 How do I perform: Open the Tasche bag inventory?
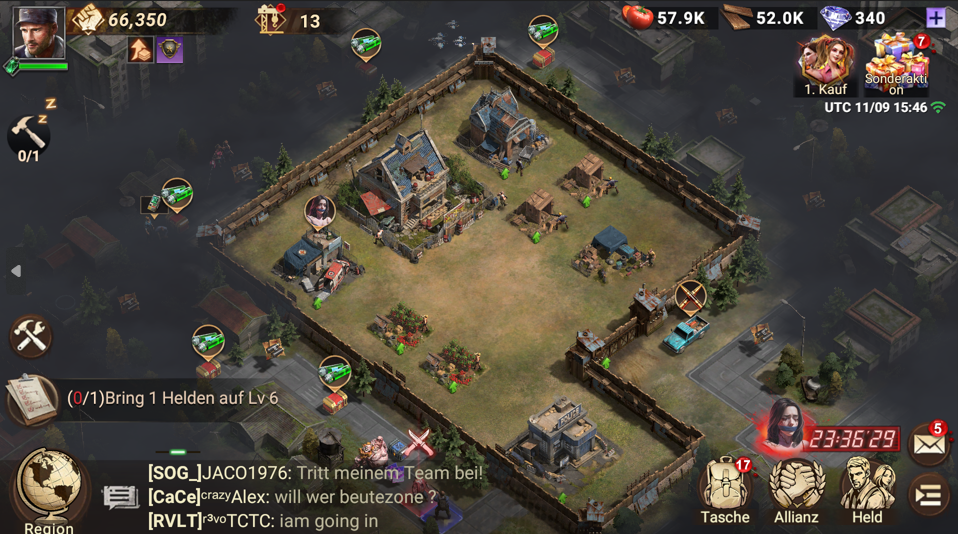[x=725, y=490]
